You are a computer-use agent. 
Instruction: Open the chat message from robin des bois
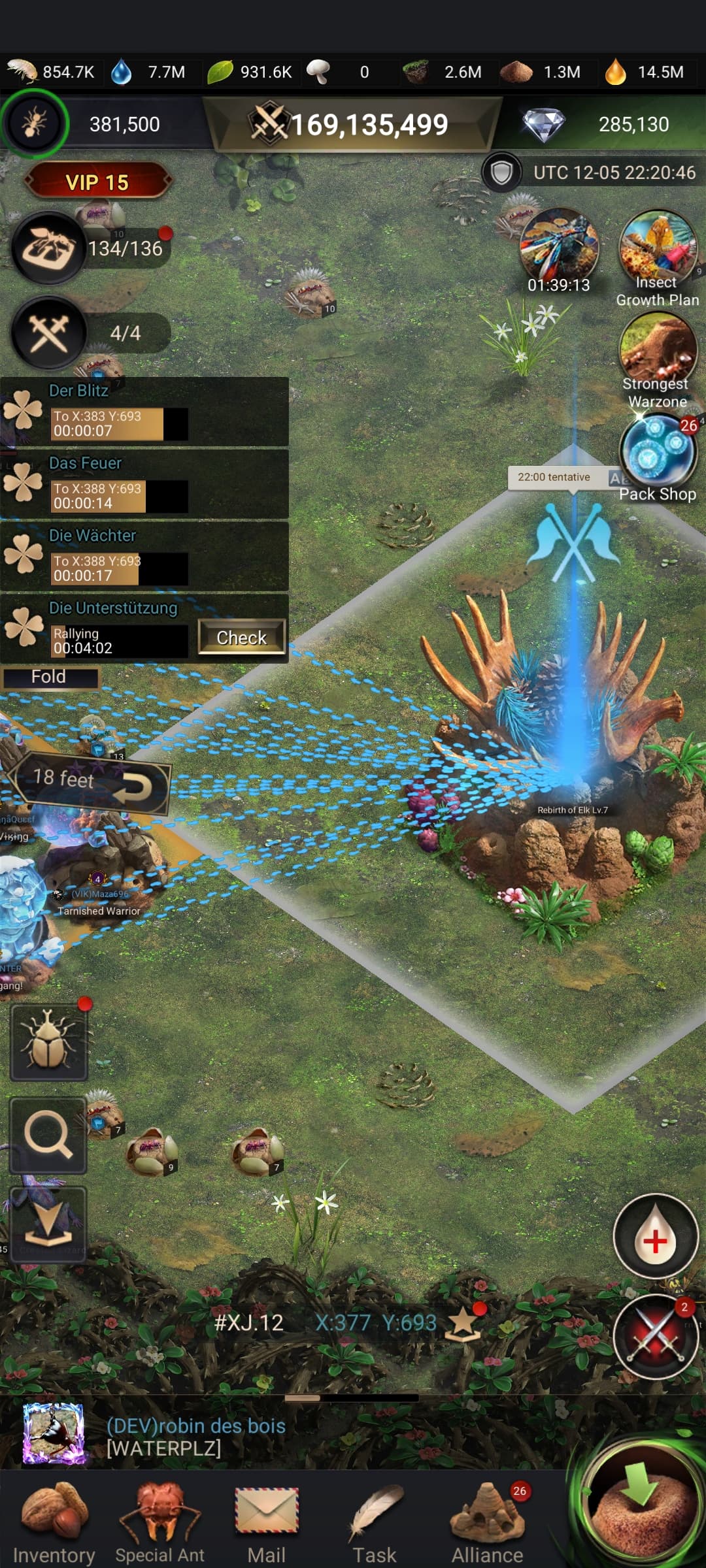pos(196,1436)
